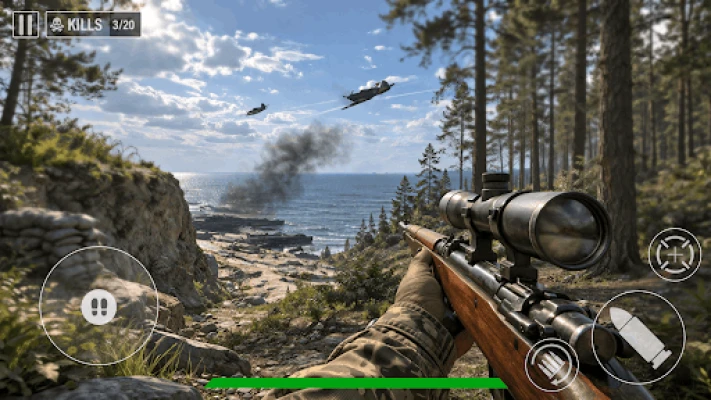Tap the movement joystick thumb
This screenshot has width=711, height=400.
click(x=98, y=306)
